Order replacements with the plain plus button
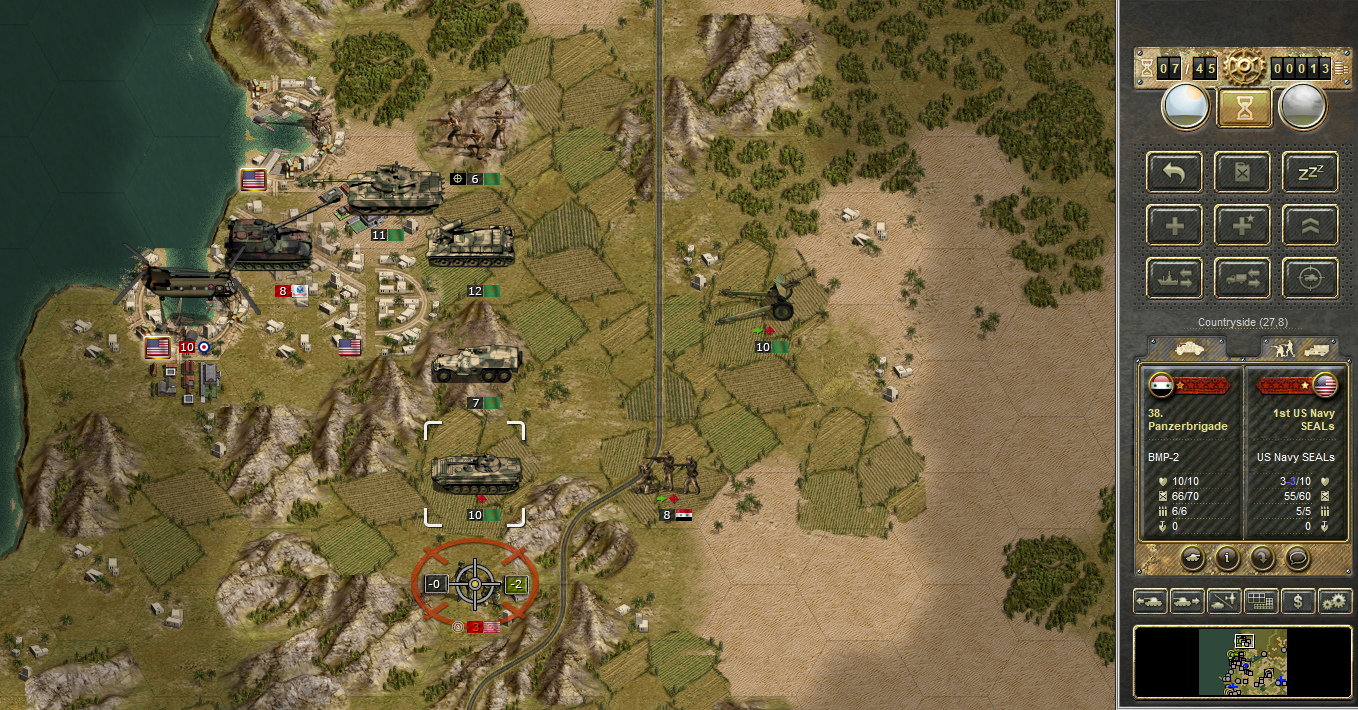The image size is (1358, 710). coord(1175,225)
